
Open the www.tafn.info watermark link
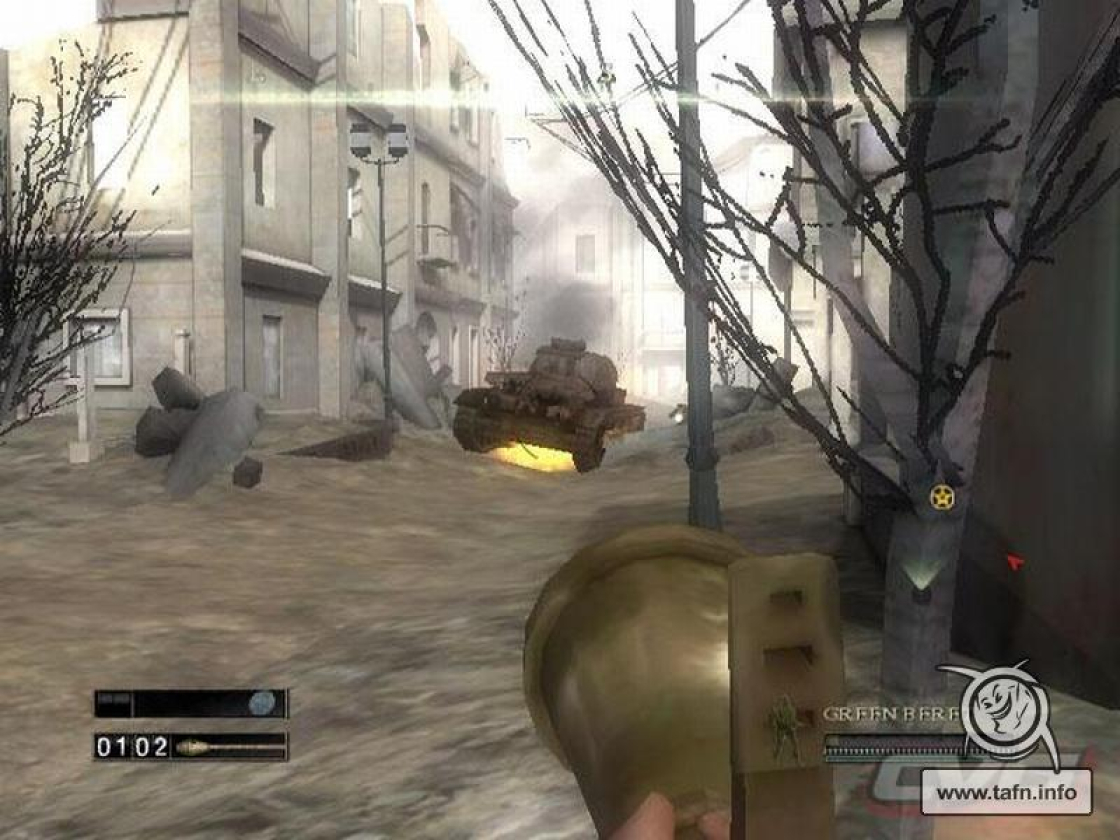point(1006,793)
